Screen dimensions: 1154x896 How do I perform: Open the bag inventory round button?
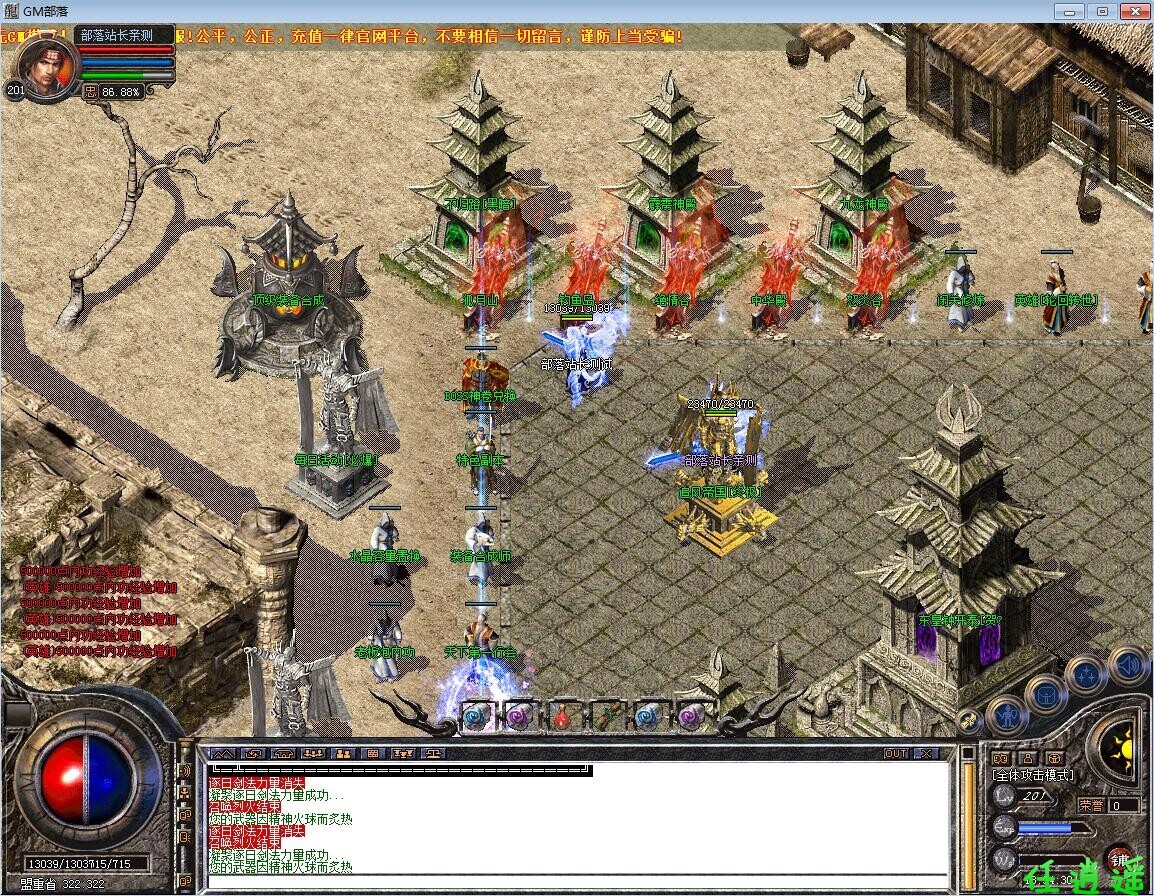1044,693
